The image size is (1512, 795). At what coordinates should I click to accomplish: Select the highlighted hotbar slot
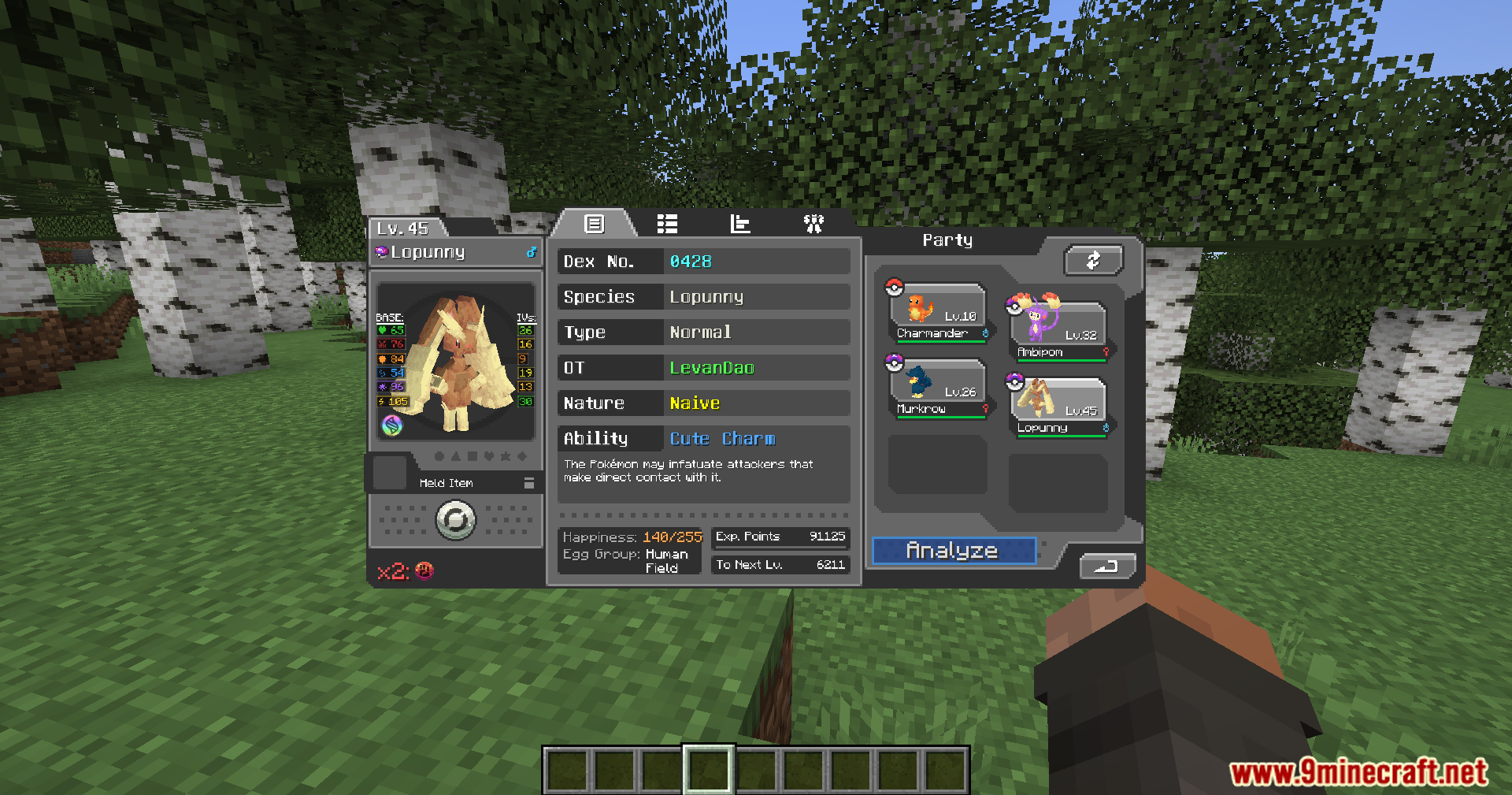click(x=709, y=769)
